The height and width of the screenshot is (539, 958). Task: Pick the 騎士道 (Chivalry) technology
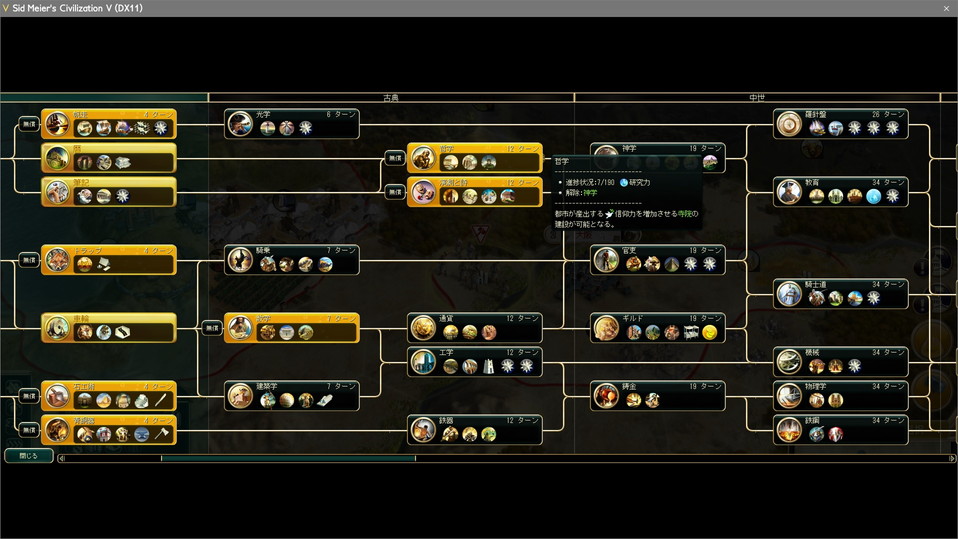(840, 293)
